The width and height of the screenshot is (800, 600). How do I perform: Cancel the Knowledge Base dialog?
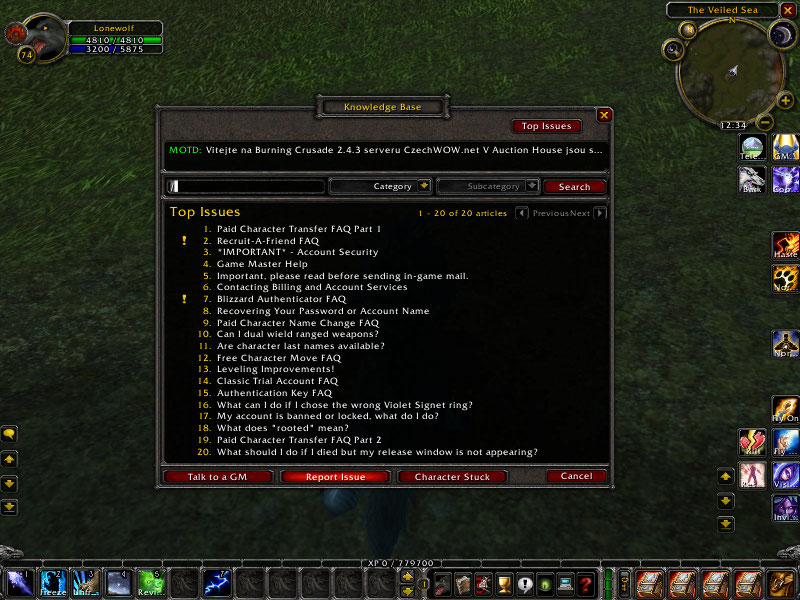click(576, 477)
